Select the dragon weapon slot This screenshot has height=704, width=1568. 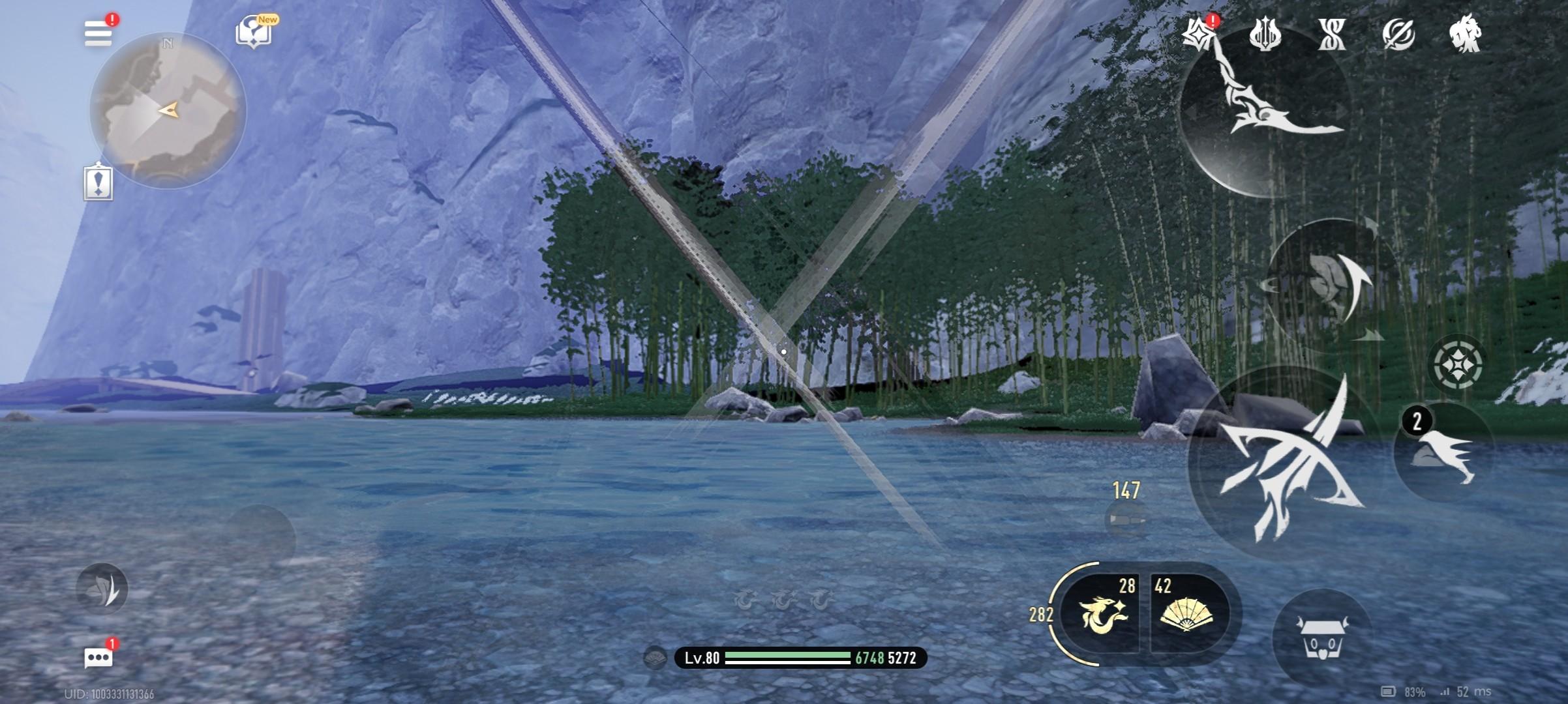[x=1104, y=614]
